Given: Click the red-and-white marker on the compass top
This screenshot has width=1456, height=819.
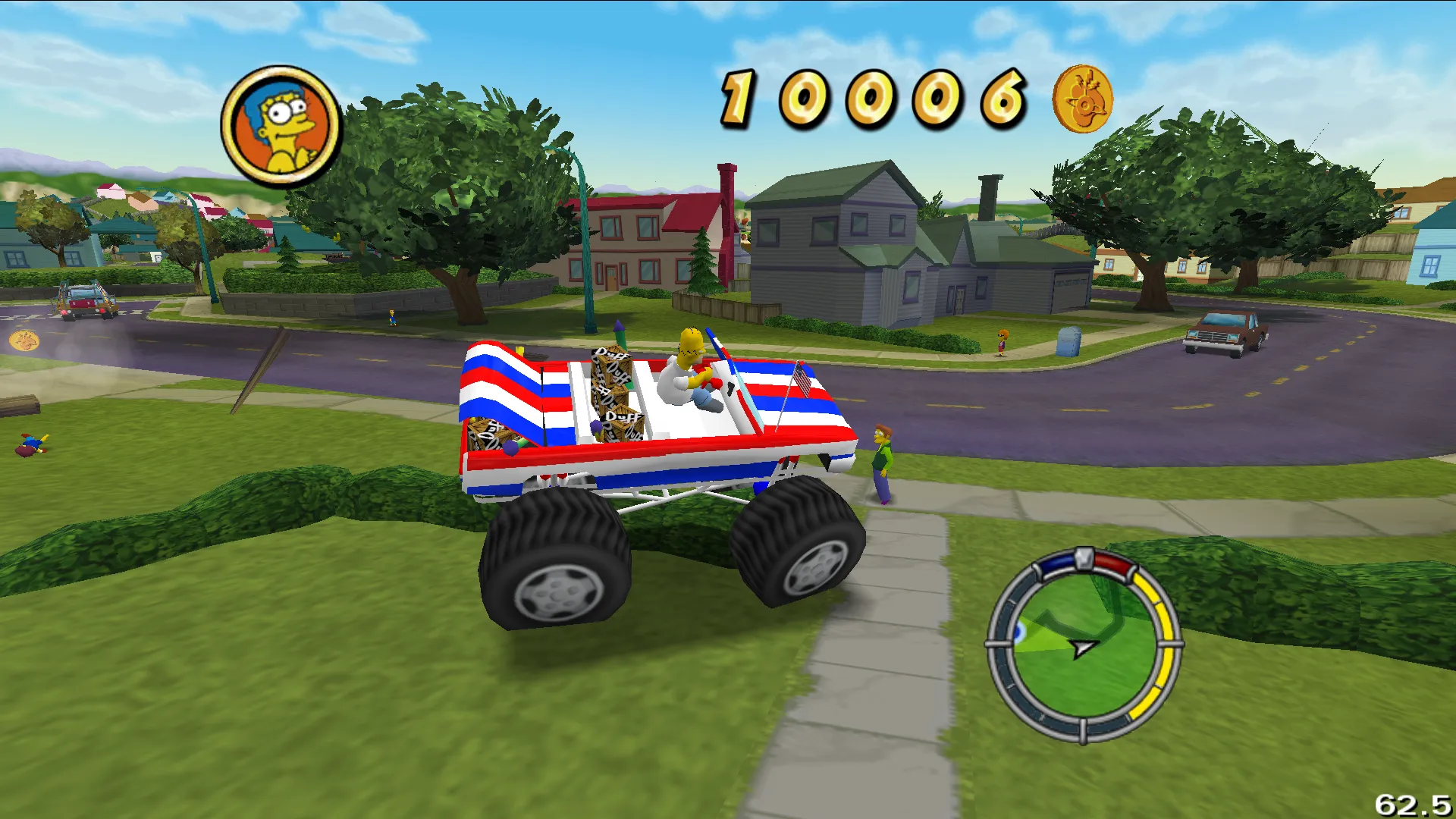Looking at the screenshot, I should (1089, 559).
